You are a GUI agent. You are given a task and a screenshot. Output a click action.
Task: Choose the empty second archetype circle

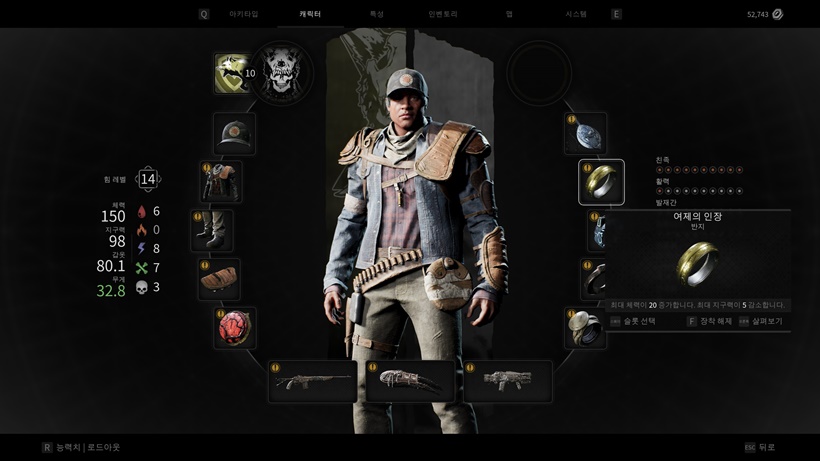point(539,73)
